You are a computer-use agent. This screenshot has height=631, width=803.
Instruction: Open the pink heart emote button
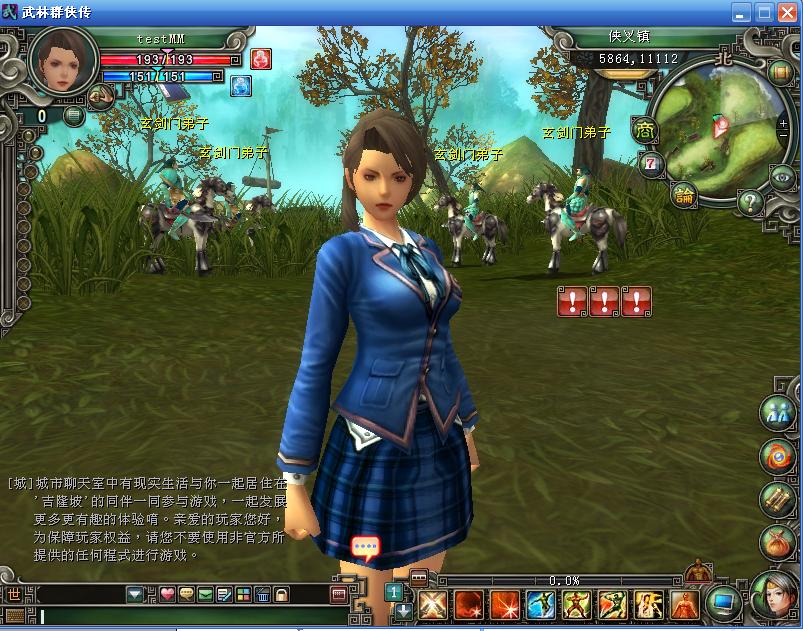pos(167,594)
